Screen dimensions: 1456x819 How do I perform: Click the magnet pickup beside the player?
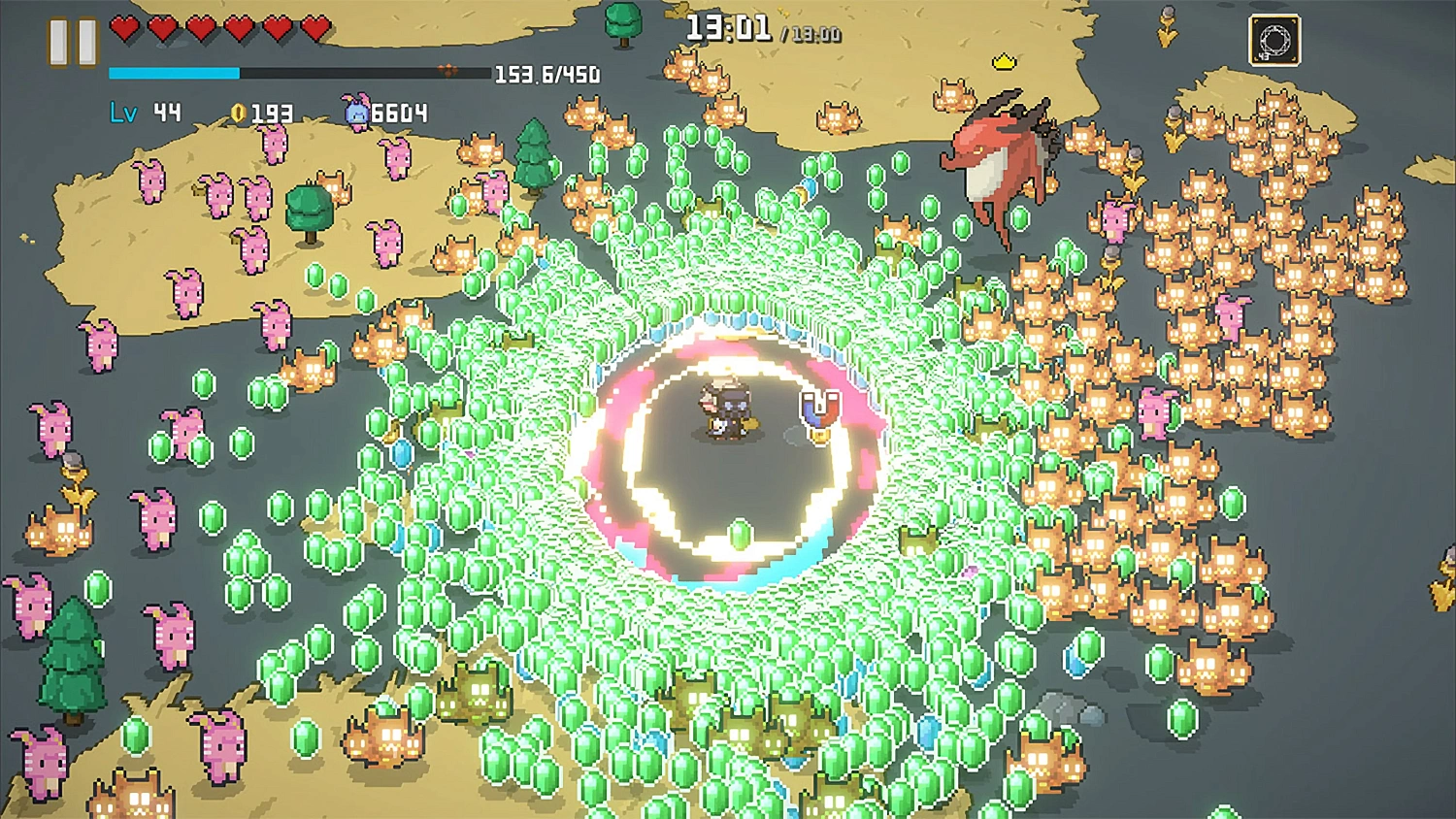click(820, 415)
